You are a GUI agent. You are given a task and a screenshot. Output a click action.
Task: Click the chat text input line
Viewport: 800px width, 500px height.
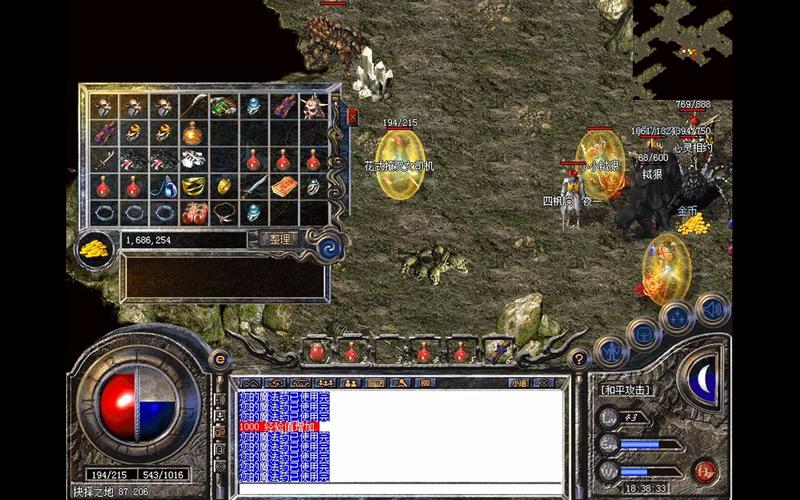point(400,490)
